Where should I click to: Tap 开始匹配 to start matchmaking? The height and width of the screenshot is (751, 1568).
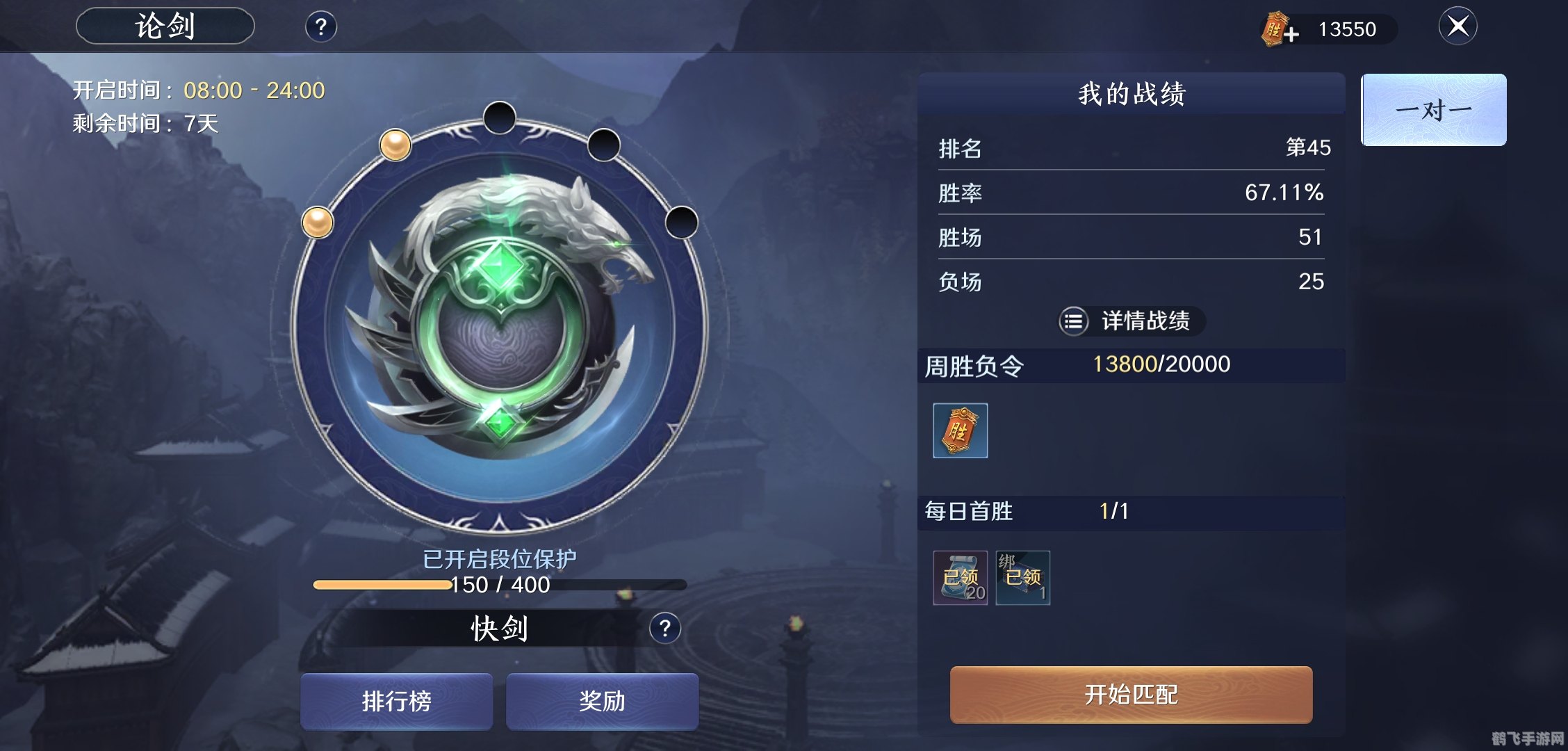(x=1130, y=695)
